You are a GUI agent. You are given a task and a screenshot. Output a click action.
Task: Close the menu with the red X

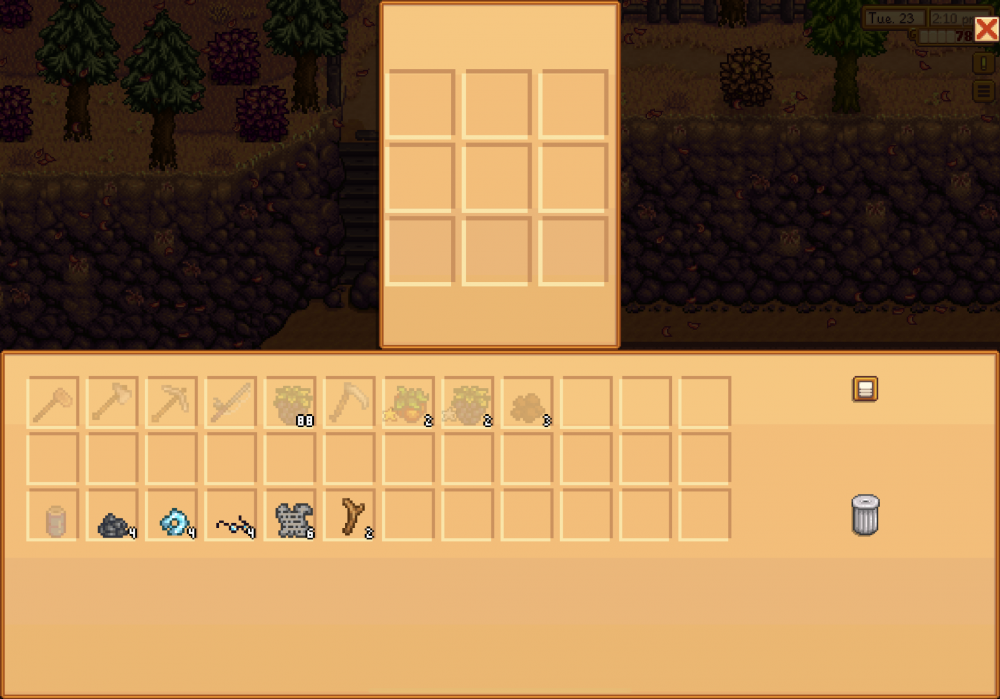pyautogui.click(x=986, y=29)
